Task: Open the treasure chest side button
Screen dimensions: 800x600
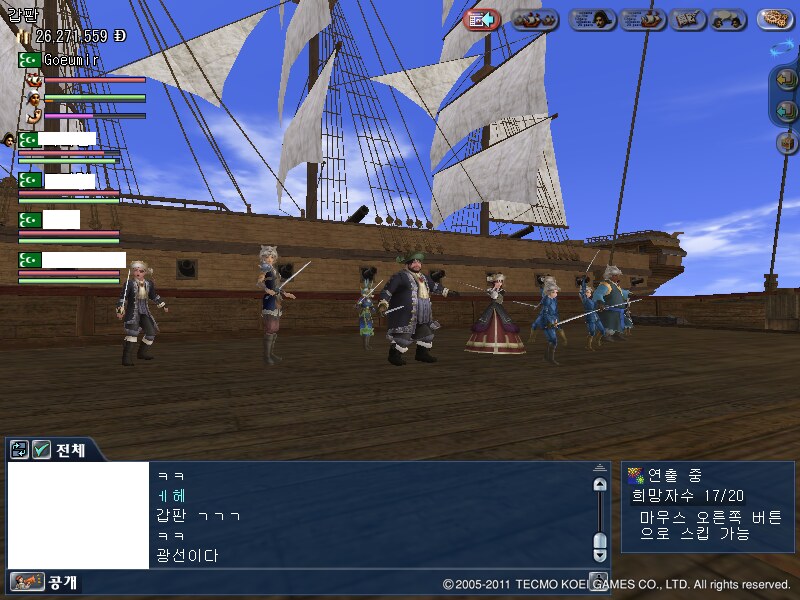Action: [x=786, y=143]
